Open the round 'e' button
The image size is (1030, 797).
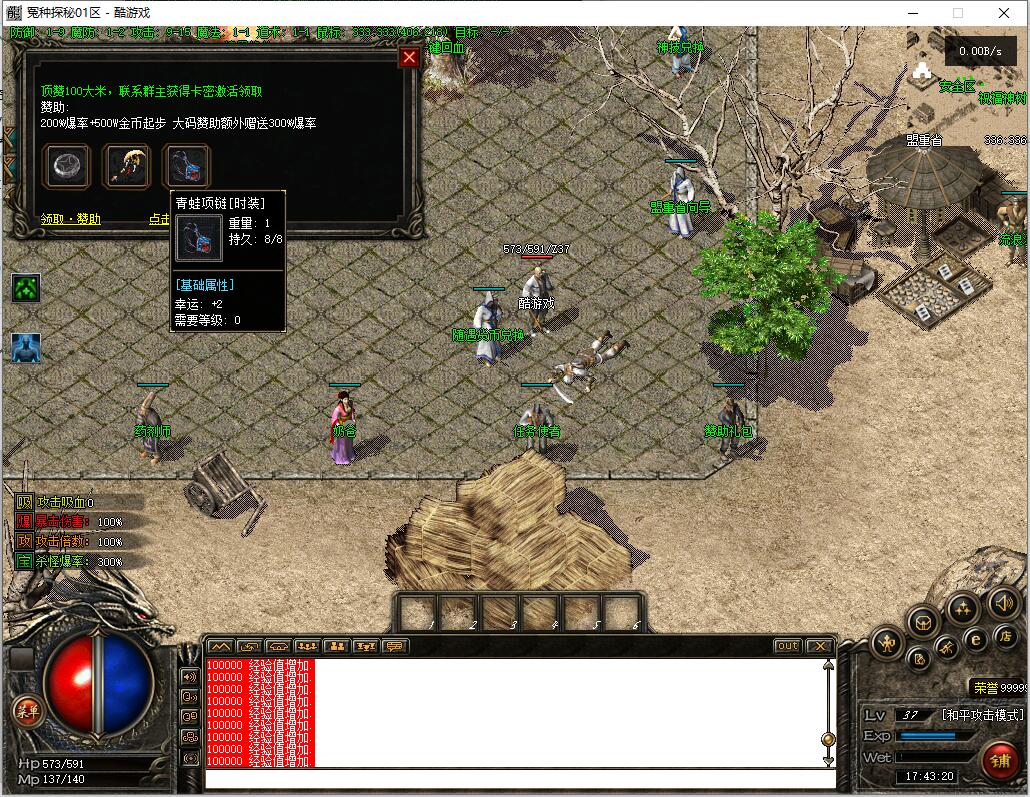[x=975, y=639]
